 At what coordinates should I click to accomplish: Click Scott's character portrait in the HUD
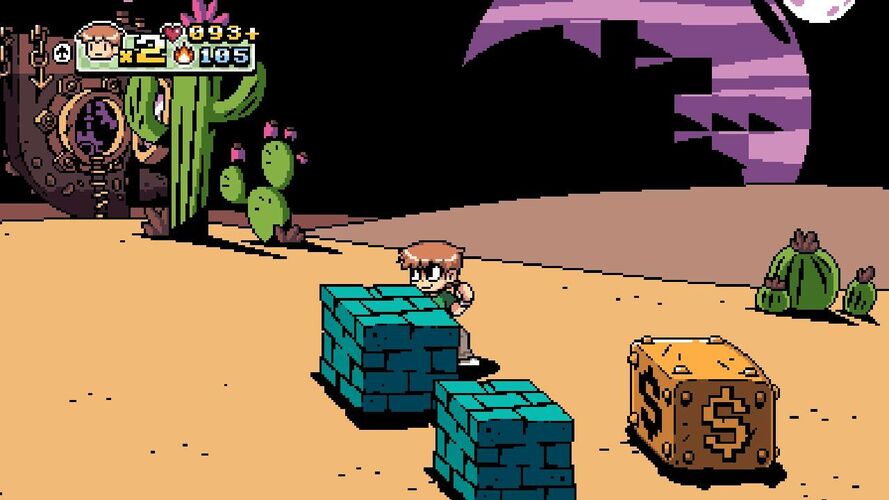pos(98,46)
